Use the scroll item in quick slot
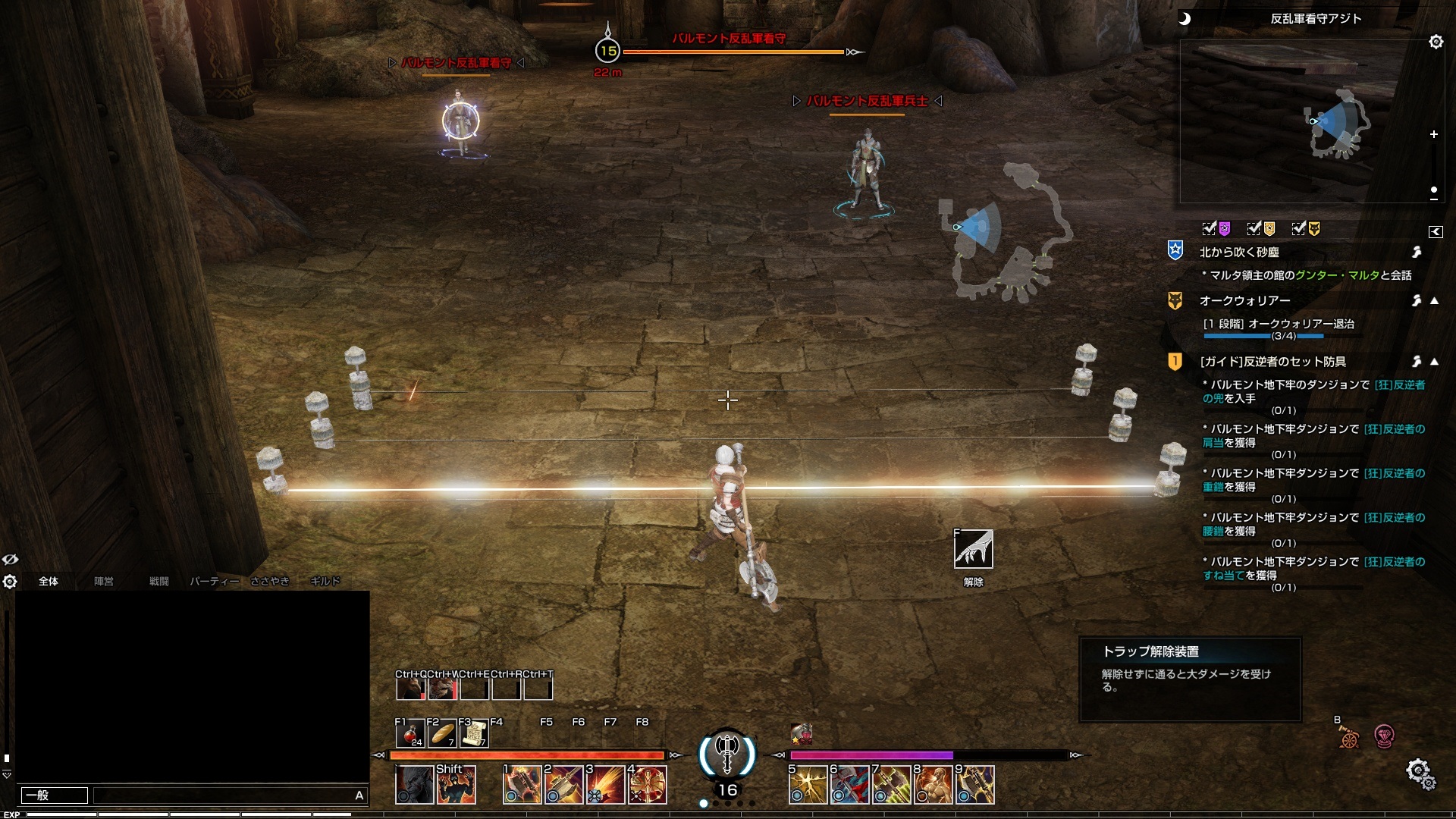1456x819 pixels. tap(474, 733)
